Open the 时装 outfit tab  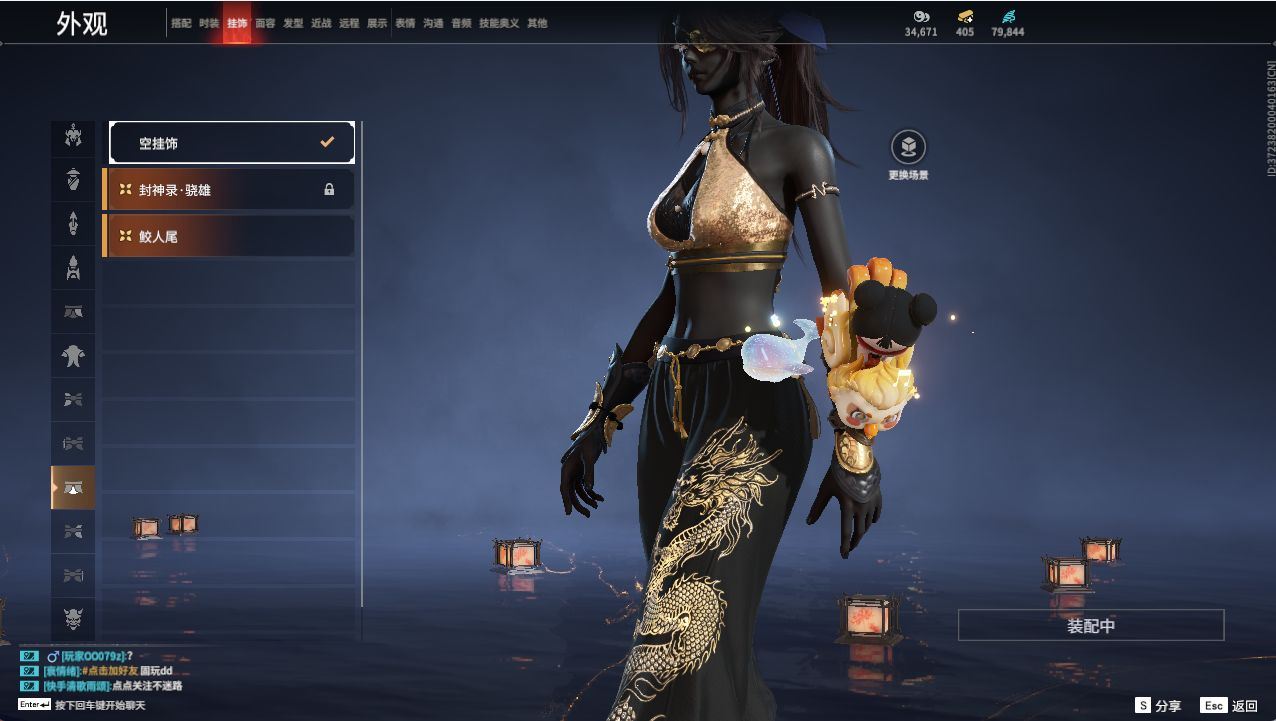pyautogui.click(x=209, y=23)
